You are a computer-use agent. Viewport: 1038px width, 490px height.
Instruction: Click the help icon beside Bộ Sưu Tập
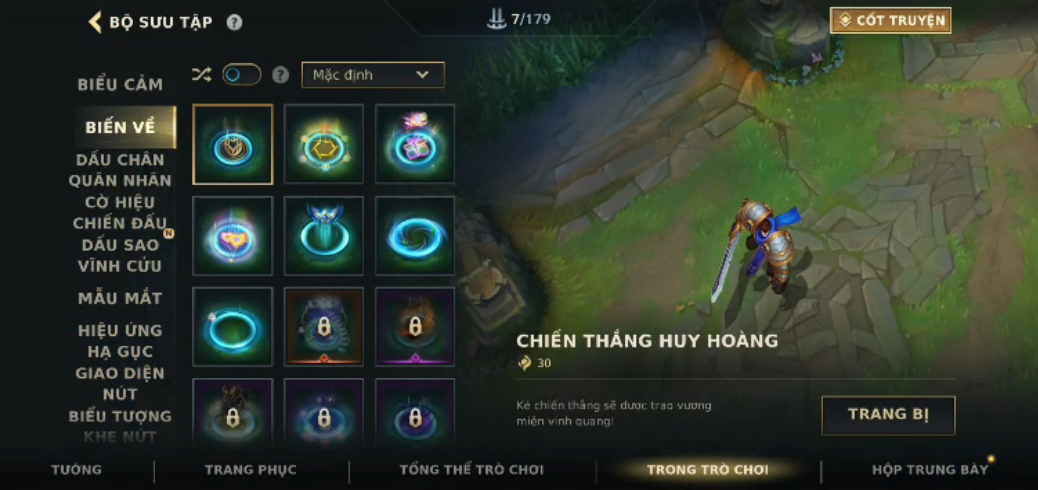pyautogui.click(x=234, y=22)
